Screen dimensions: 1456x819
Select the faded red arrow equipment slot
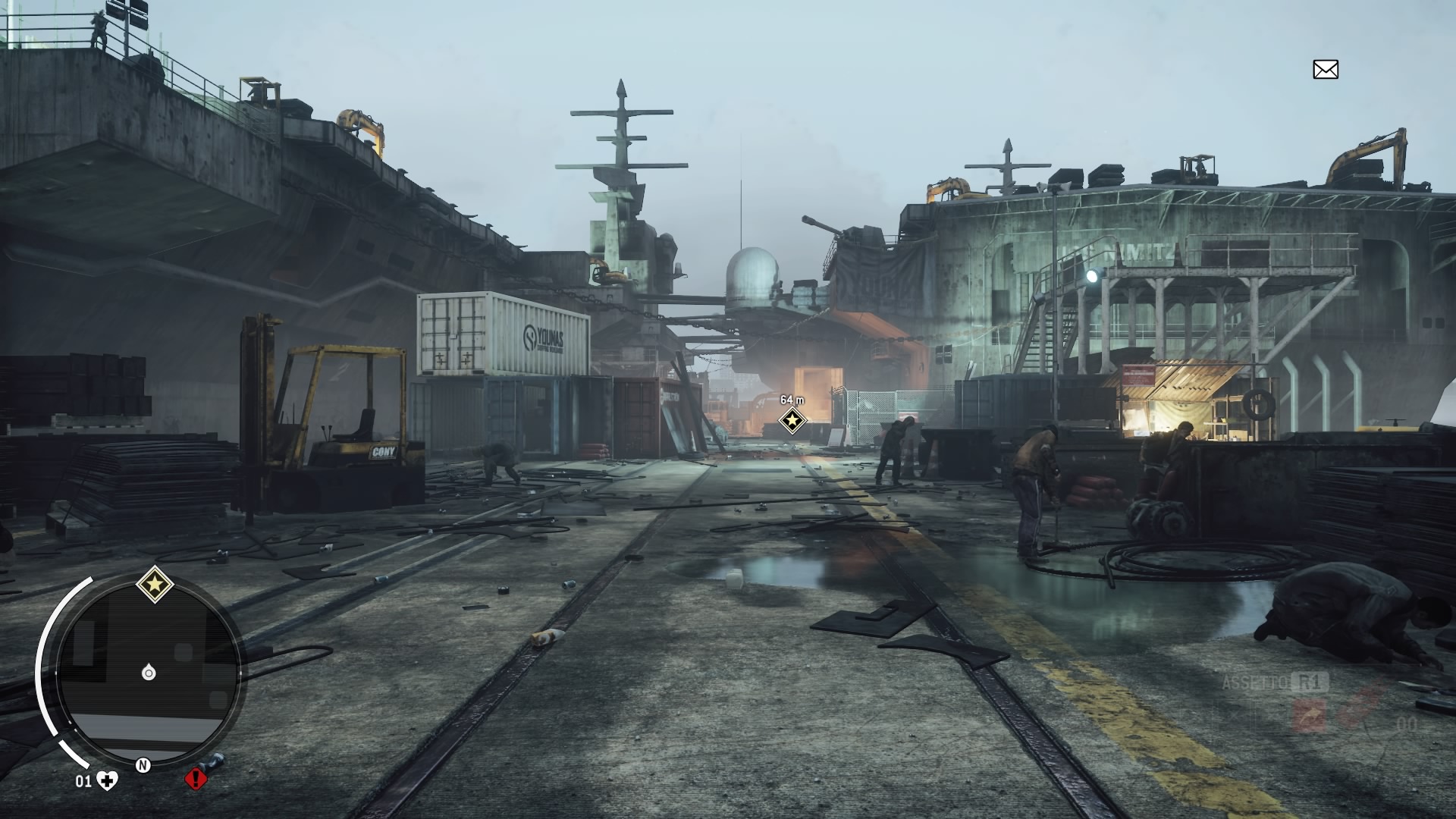1310,715
